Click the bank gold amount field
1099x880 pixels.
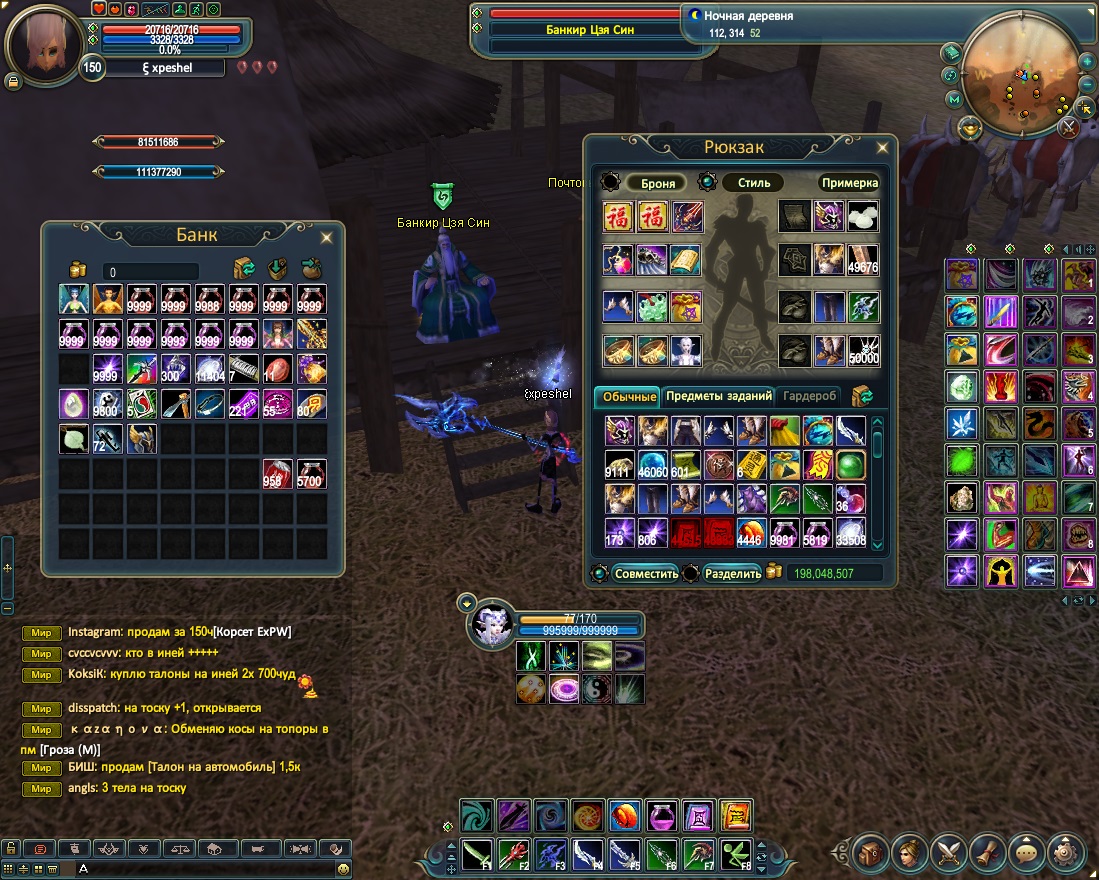pyautogui.click(x=150, y=272)
